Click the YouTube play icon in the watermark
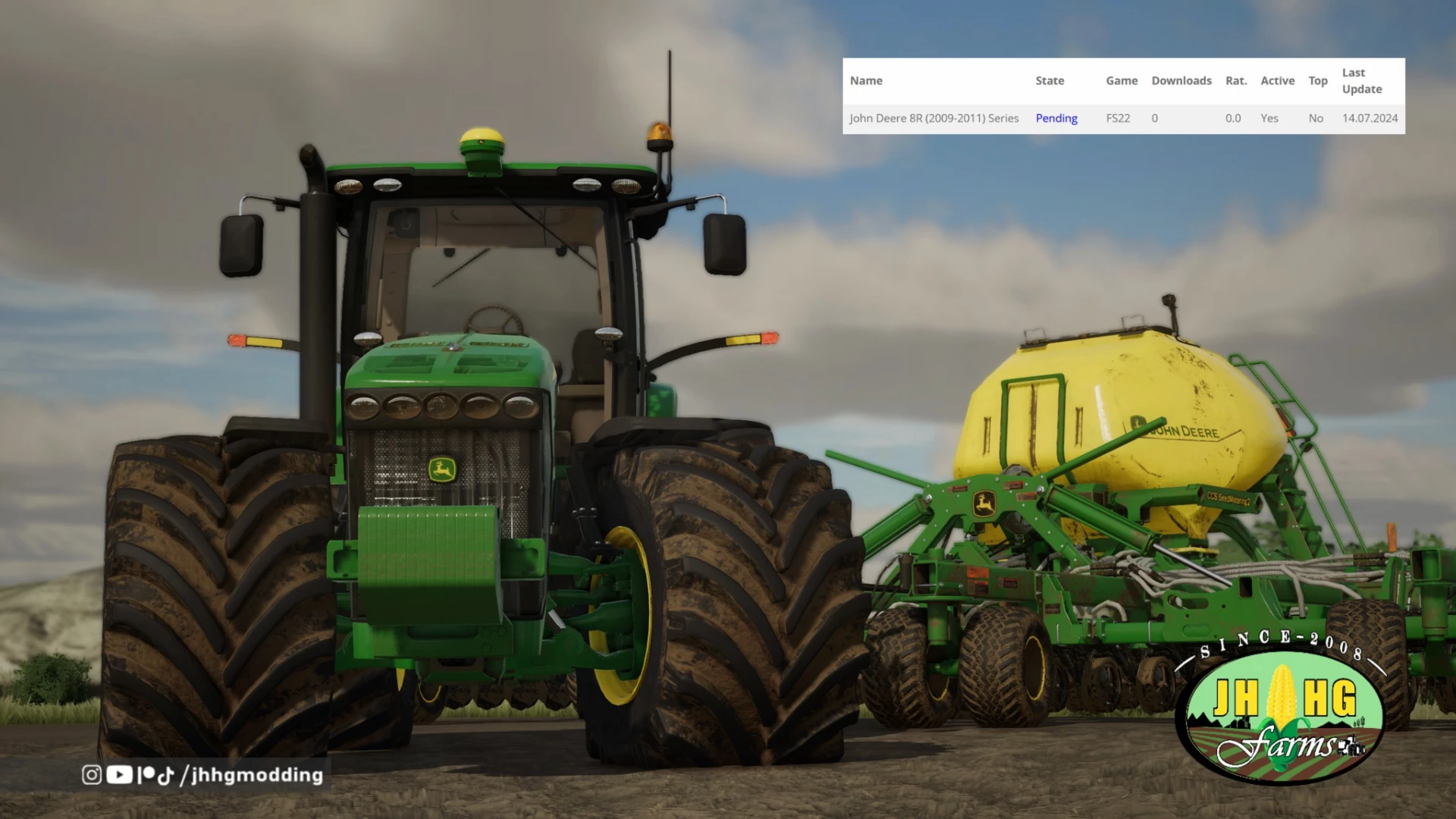The width and height of the screenshot is (1456, 819). click(119, 775)
